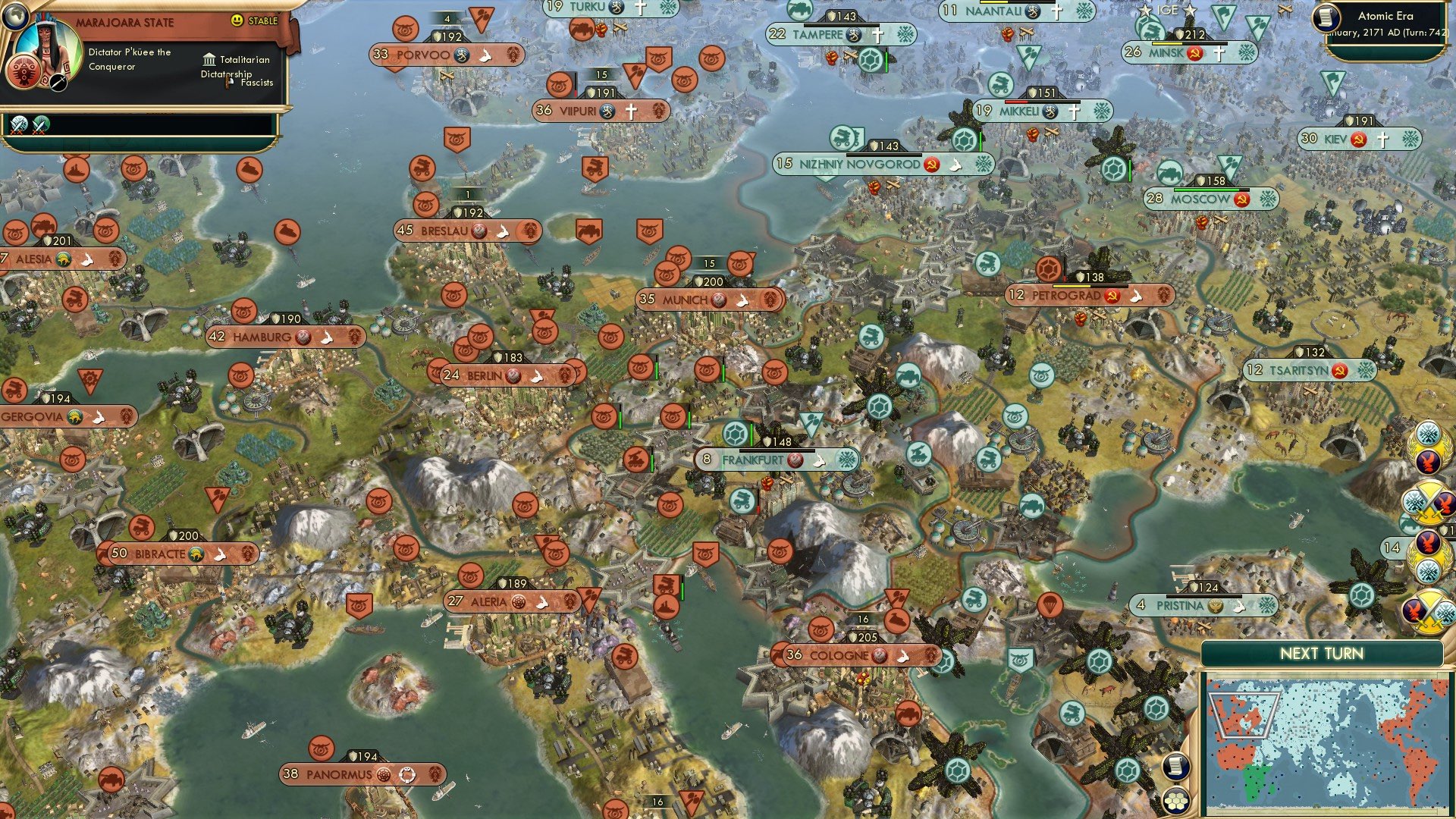The image size is (1456, 819).
Task: Click the STABLE happiness smiley face
Action: coord(237,20)
